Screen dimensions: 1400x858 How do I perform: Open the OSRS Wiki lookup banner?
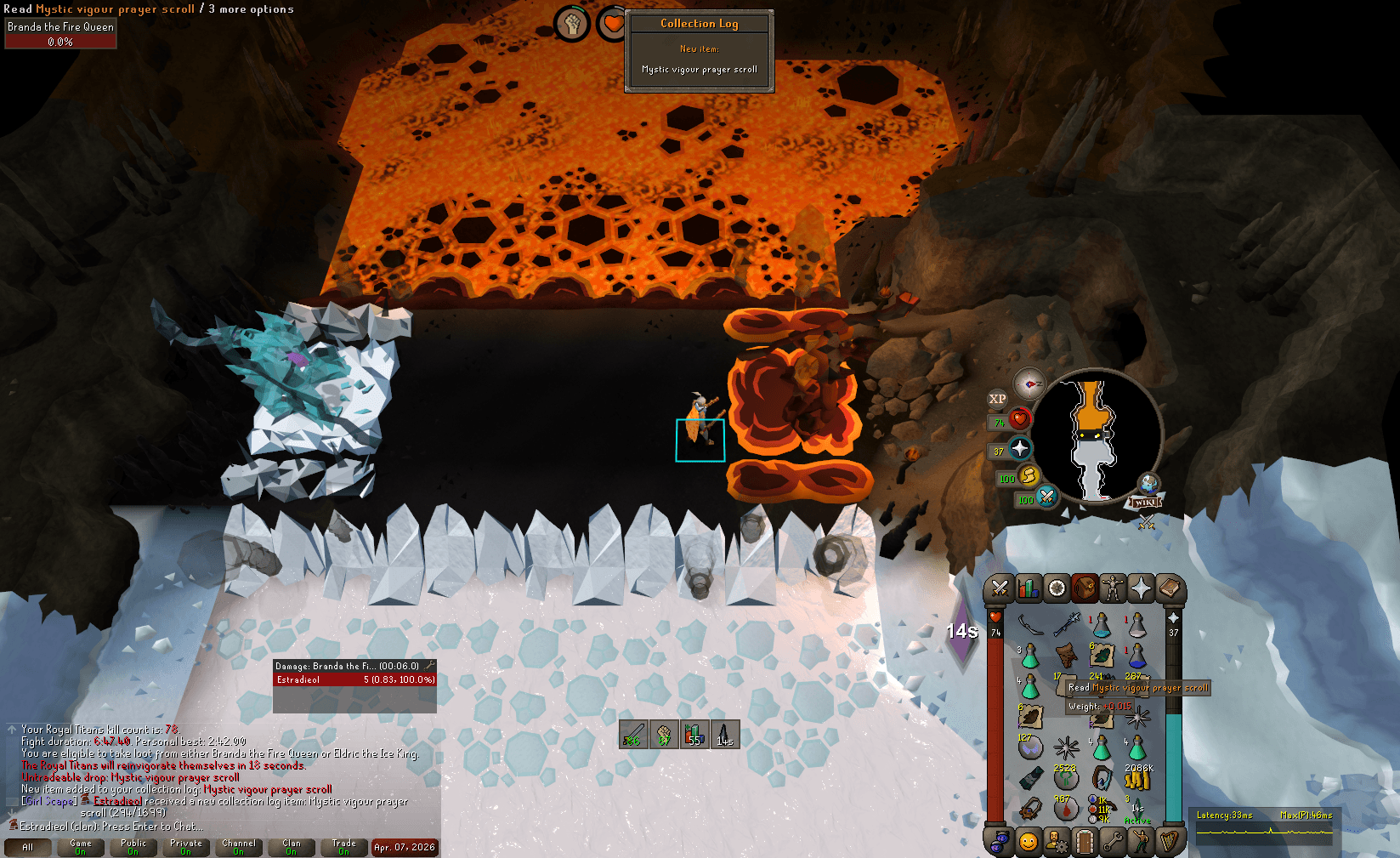(1143, 502)
